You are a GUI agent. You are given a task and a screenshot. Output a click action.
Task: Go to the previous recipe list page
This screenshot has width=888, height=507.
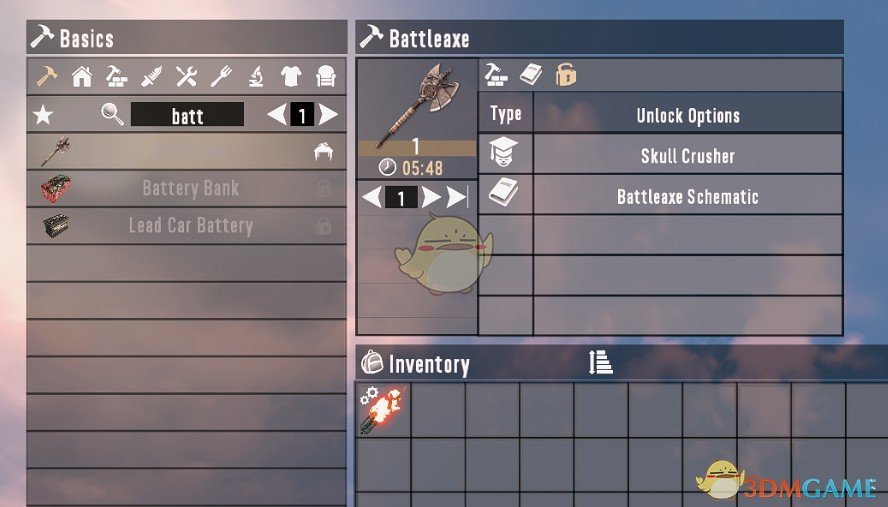pos(277,115)
